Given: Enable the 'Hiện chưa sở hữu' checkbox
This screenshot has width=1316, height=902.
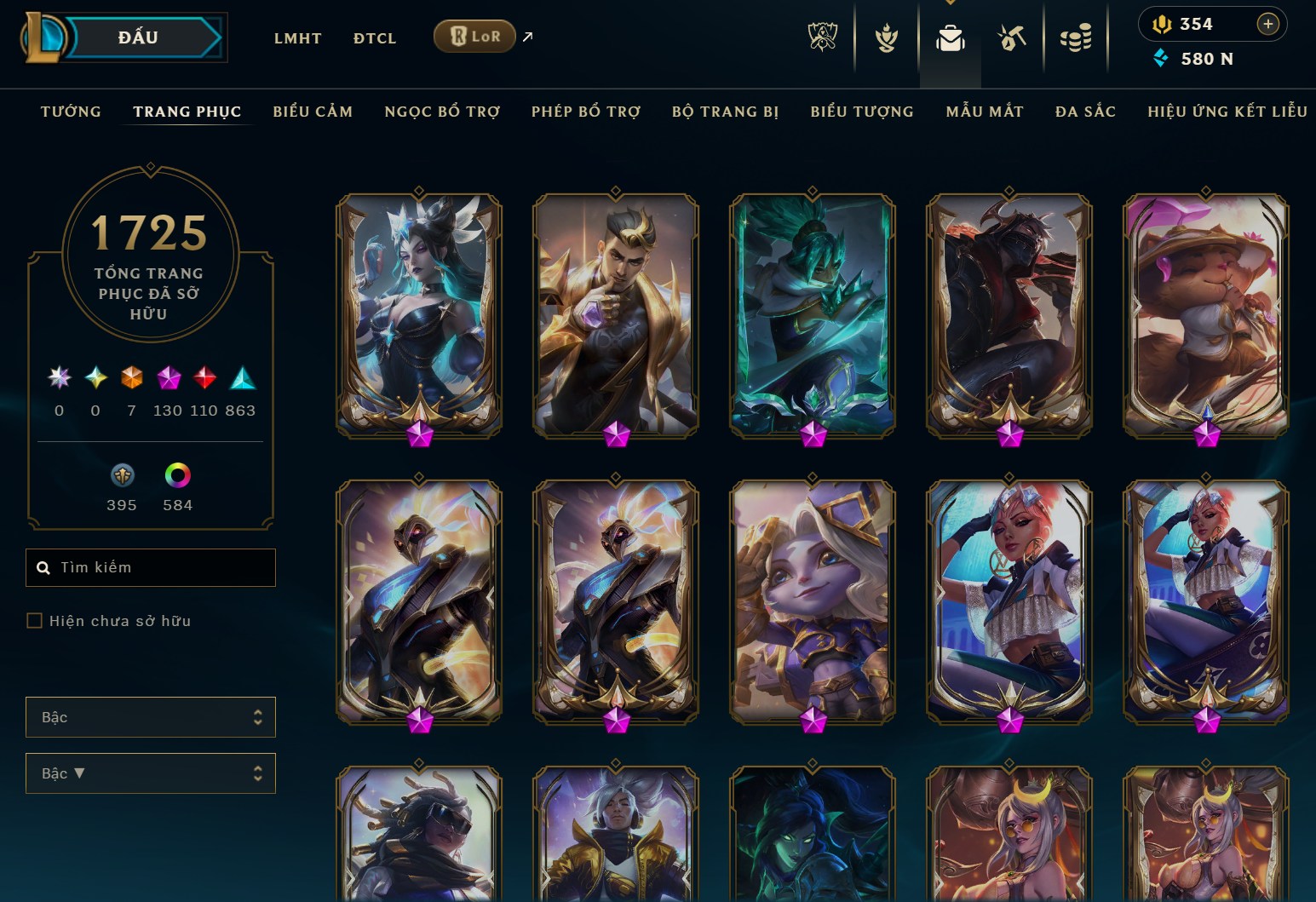Looking at the screenshot, I should click(x=34, y=621).
